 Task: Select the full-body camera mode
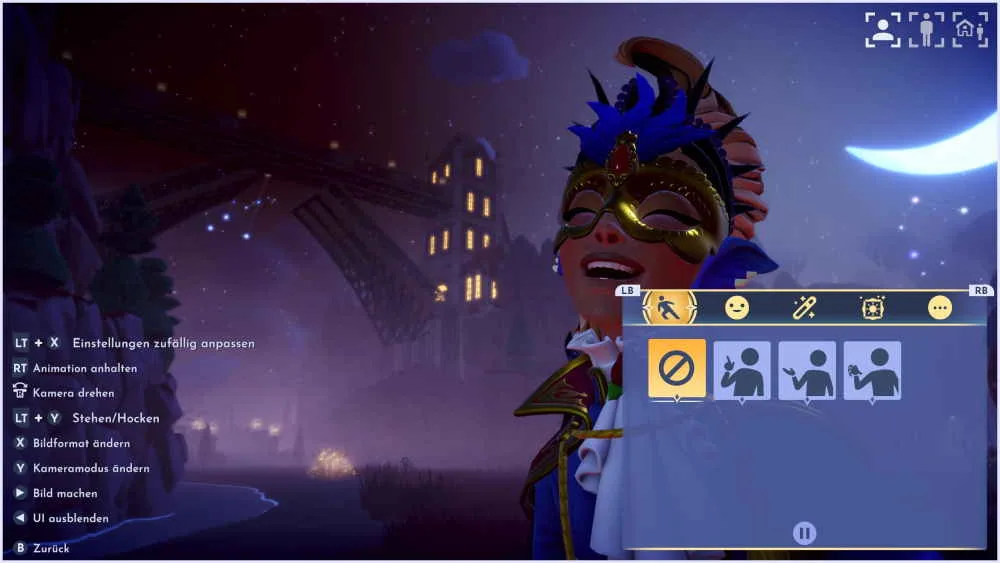click(x=926, y=30)
